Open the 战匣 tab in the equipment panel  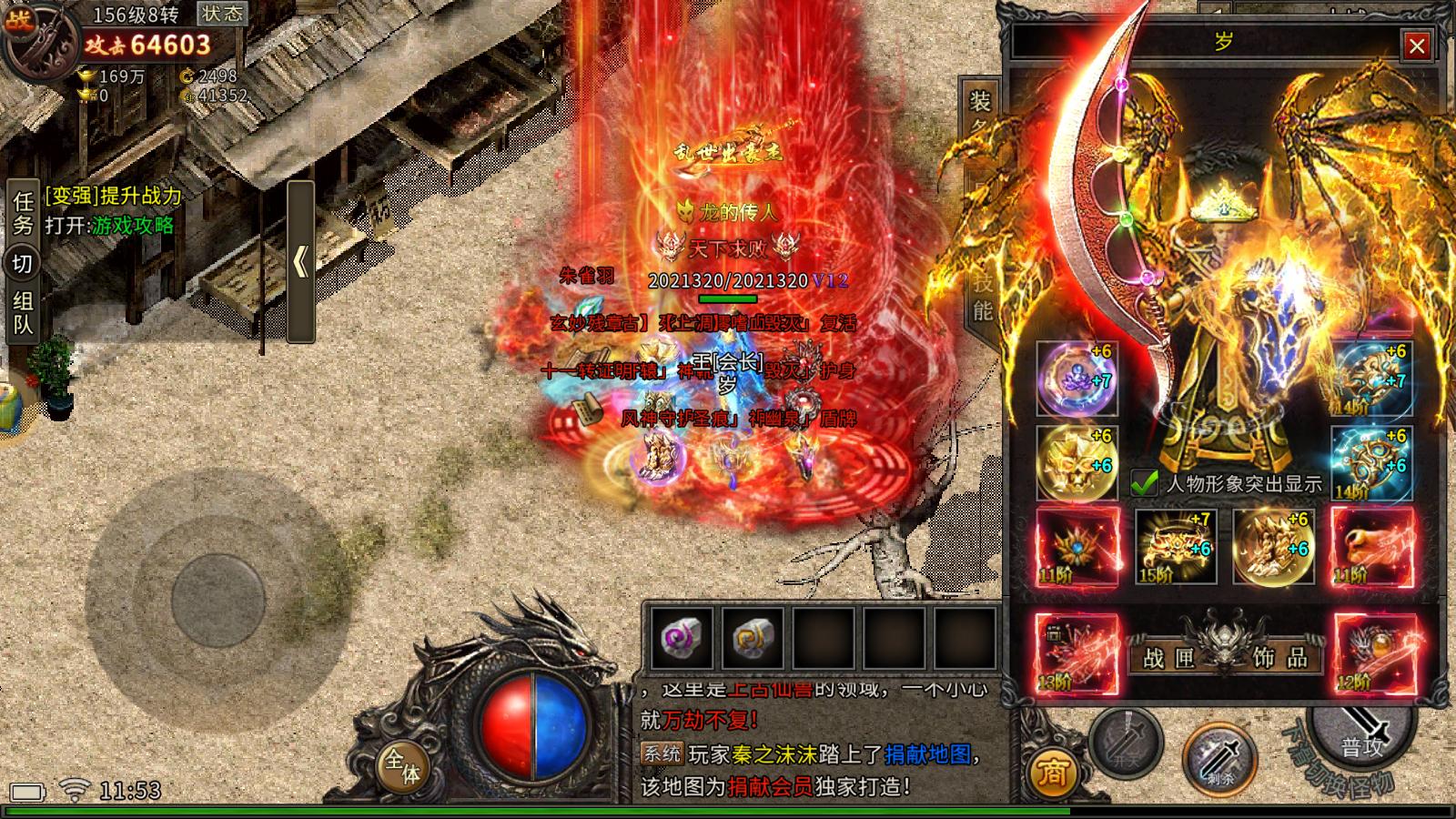[1168, 657]
